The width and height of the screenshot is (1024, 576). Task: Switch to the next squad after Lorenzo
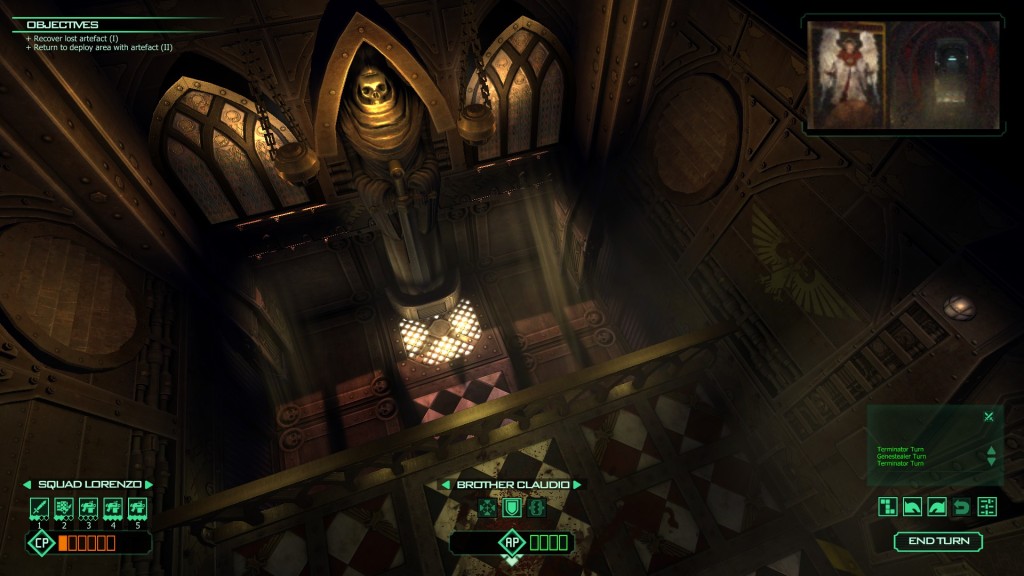(149, 485)
